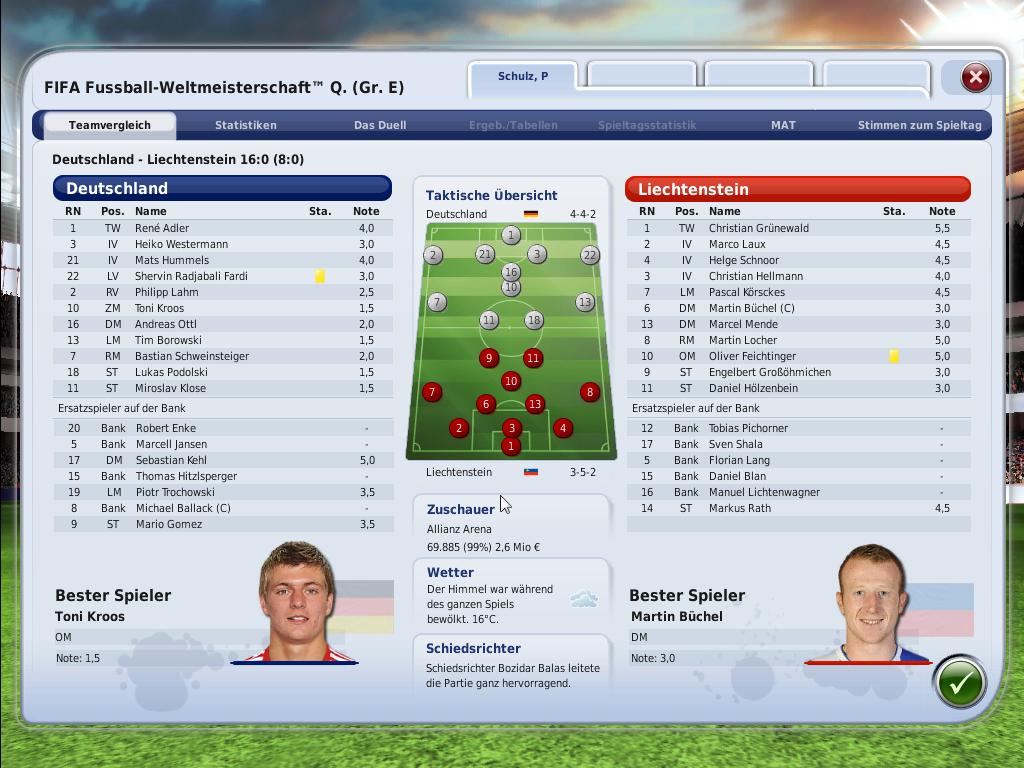Choose Miroslav Klose row
Viewport: 1024px width, 768px height.
(x=170, y=388)
